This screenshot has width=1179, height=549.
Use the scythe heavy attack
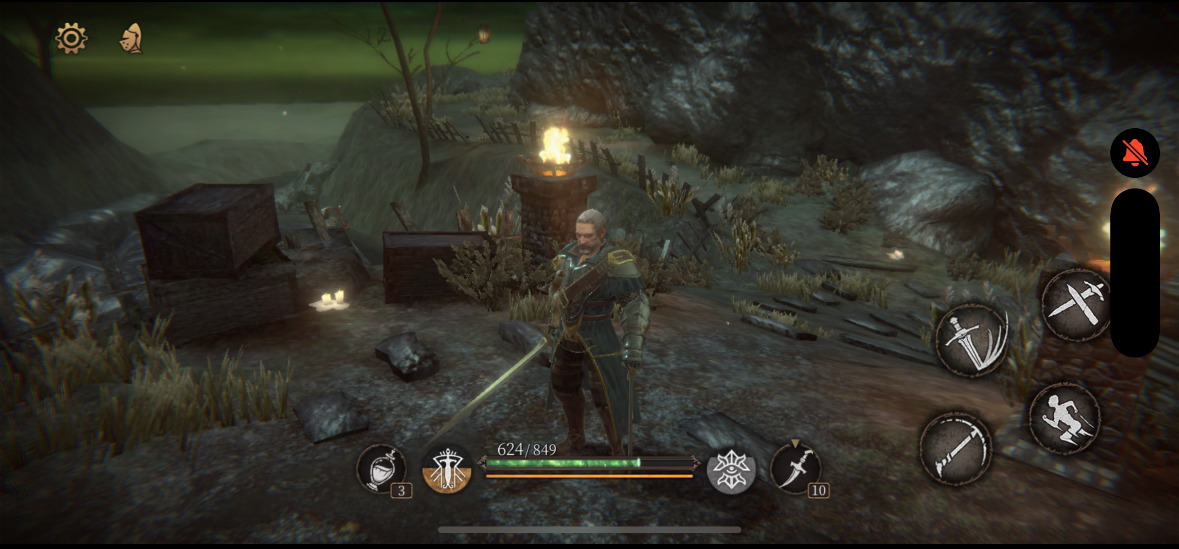tap(955, 448)
